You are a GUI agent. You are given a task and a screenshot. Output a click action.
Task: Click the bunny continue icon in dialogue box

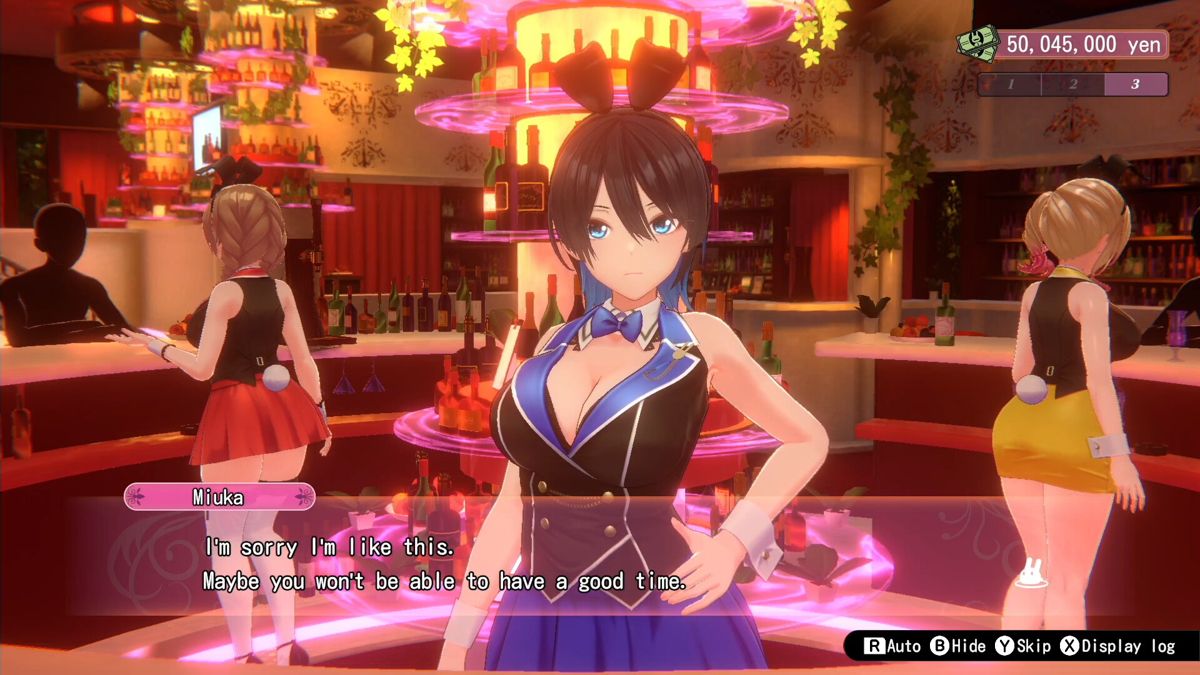[x=1030, y=574]
